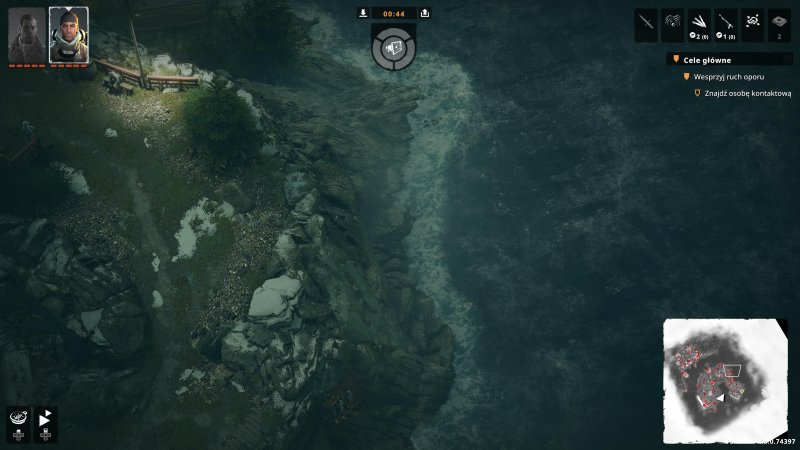Click on the island minimap
The height and width of the screenshot is (450, 800).
(725, 382)
